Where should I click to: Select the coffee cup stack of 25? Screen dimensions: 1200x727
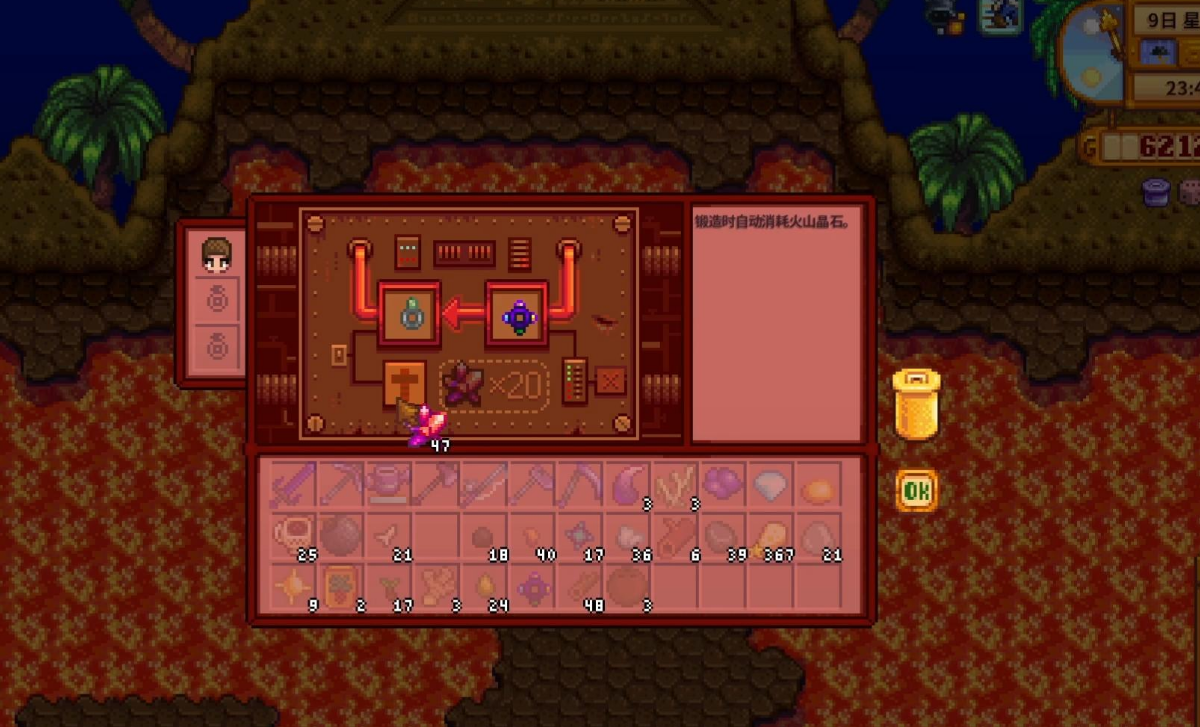point(293,535)
